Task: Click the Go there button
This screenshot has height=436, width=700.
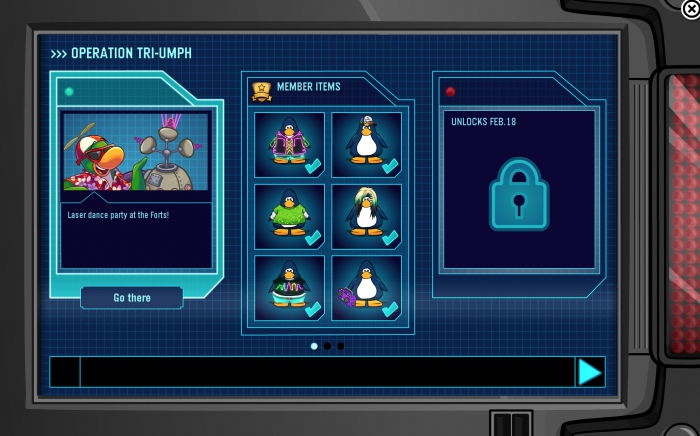Action: click(x=132, y=298)
